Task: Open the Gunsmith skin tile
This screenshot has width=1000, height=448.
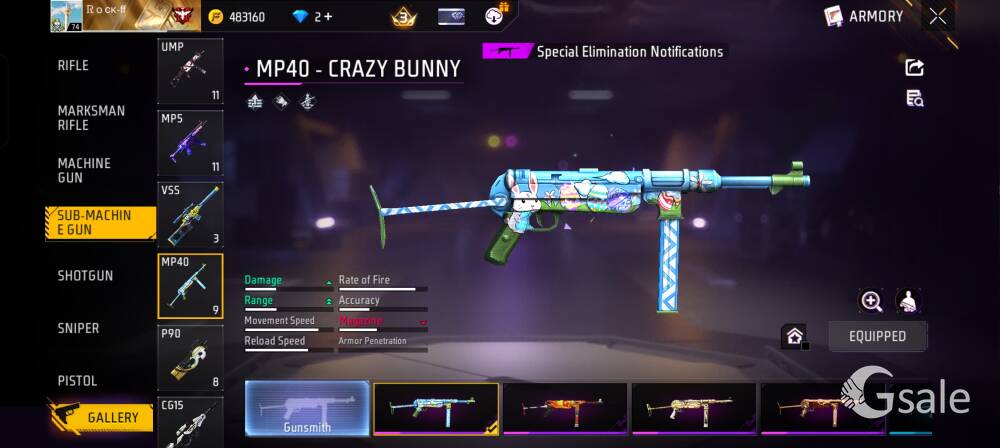Action: click(307, 408)
